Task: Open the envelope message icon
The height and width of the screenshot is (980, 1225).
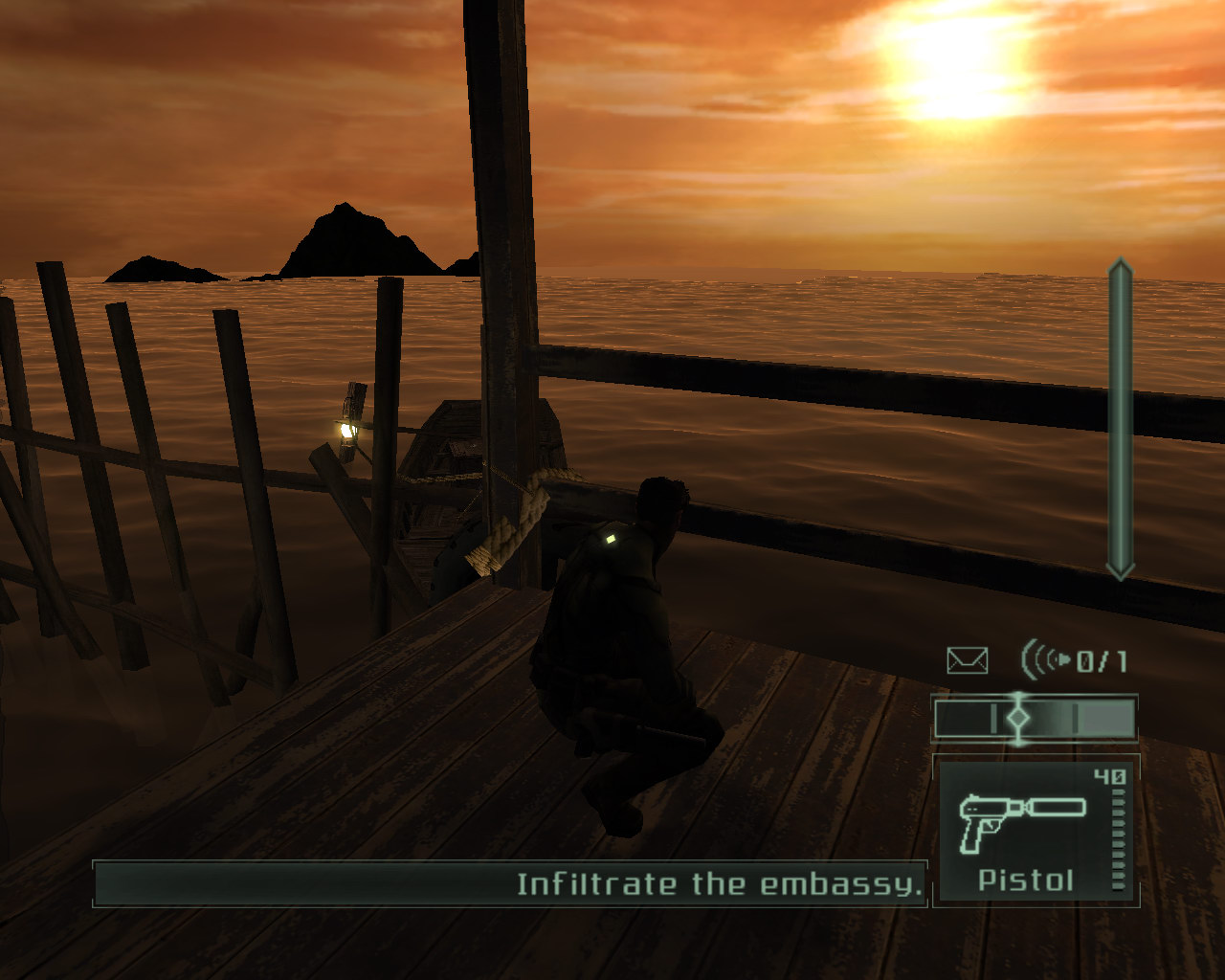Action: [x=967, y=660]
